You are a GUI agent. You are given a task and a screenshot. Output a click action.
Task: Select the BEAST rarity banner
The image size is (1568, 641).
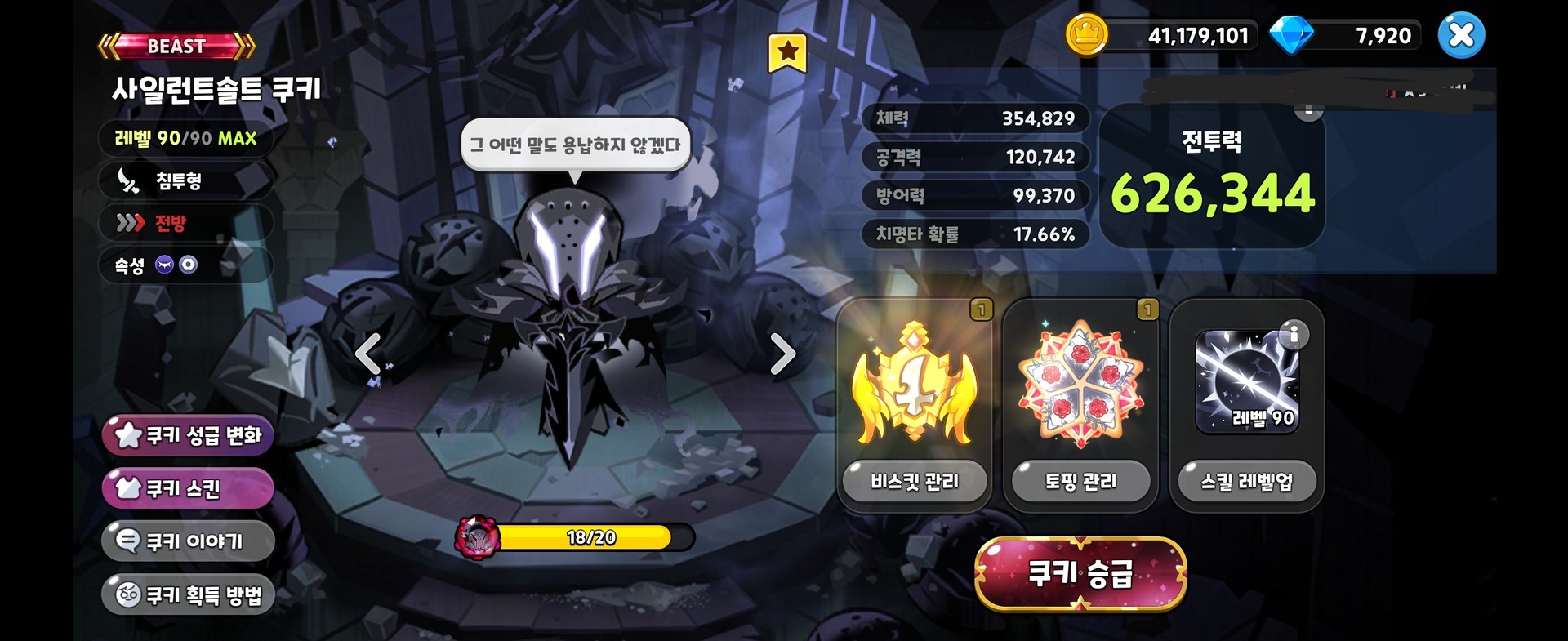click(174, 47)
